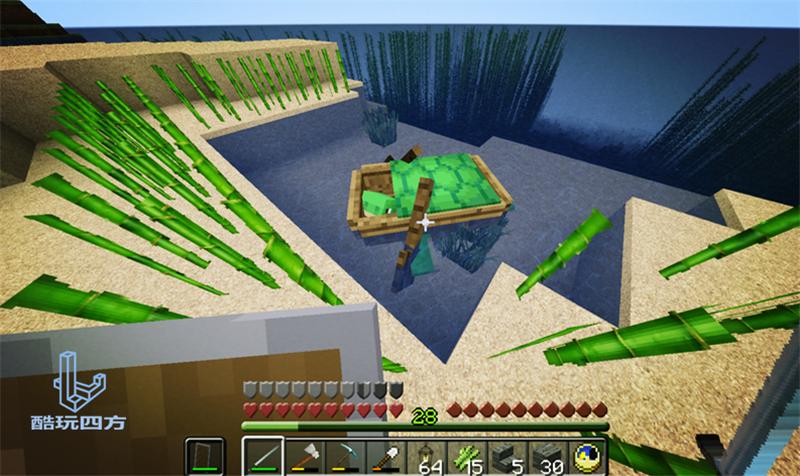This screenshot has width=800, height=476.
Task: Click the off-hand item slot
Action: tap(205, 457)
